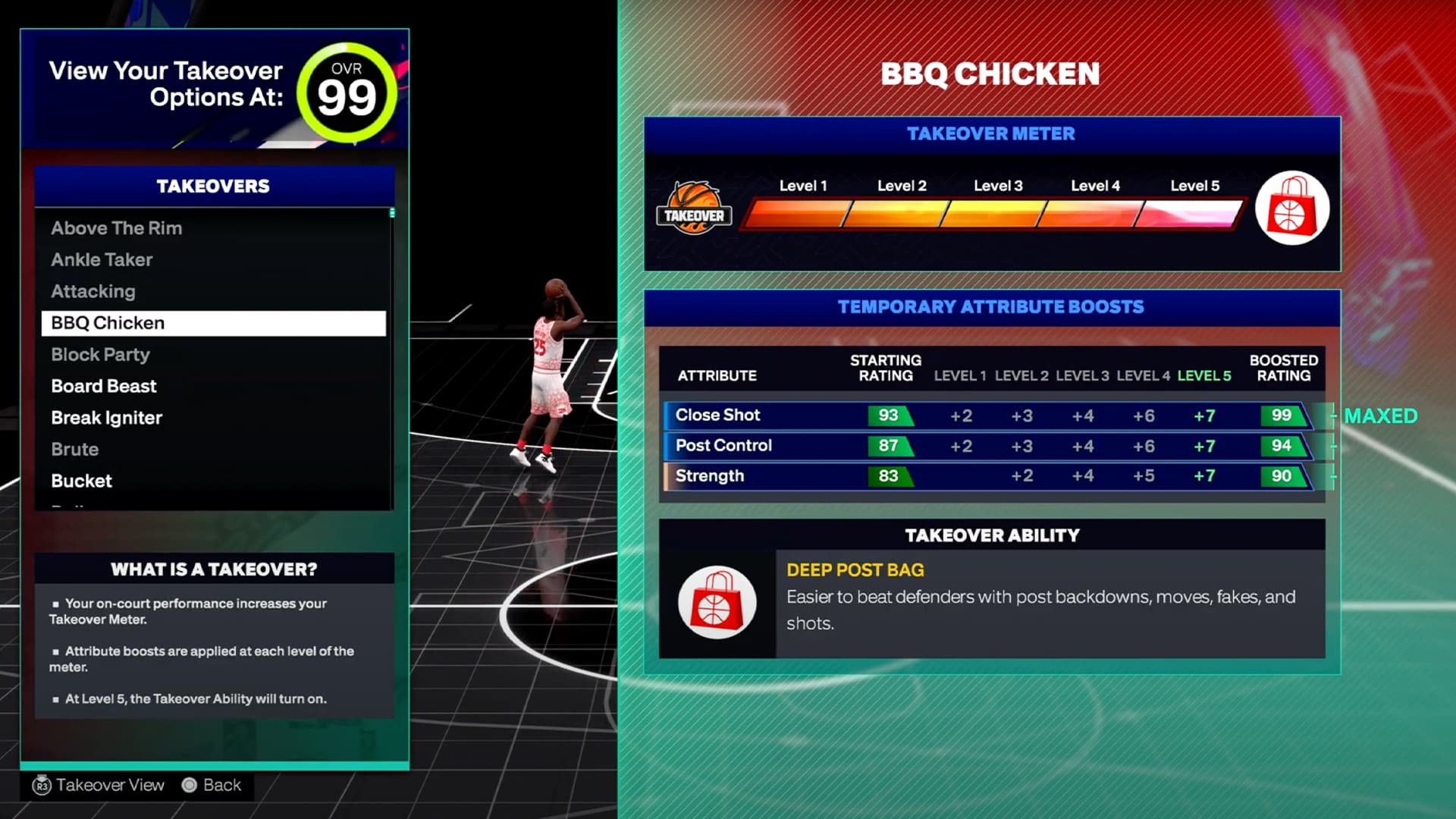The height and width of the screenshot is (819, 1456).
Task: Click the Strength starting rating badge
Action: pyautogui.click(x=887, y=475)
